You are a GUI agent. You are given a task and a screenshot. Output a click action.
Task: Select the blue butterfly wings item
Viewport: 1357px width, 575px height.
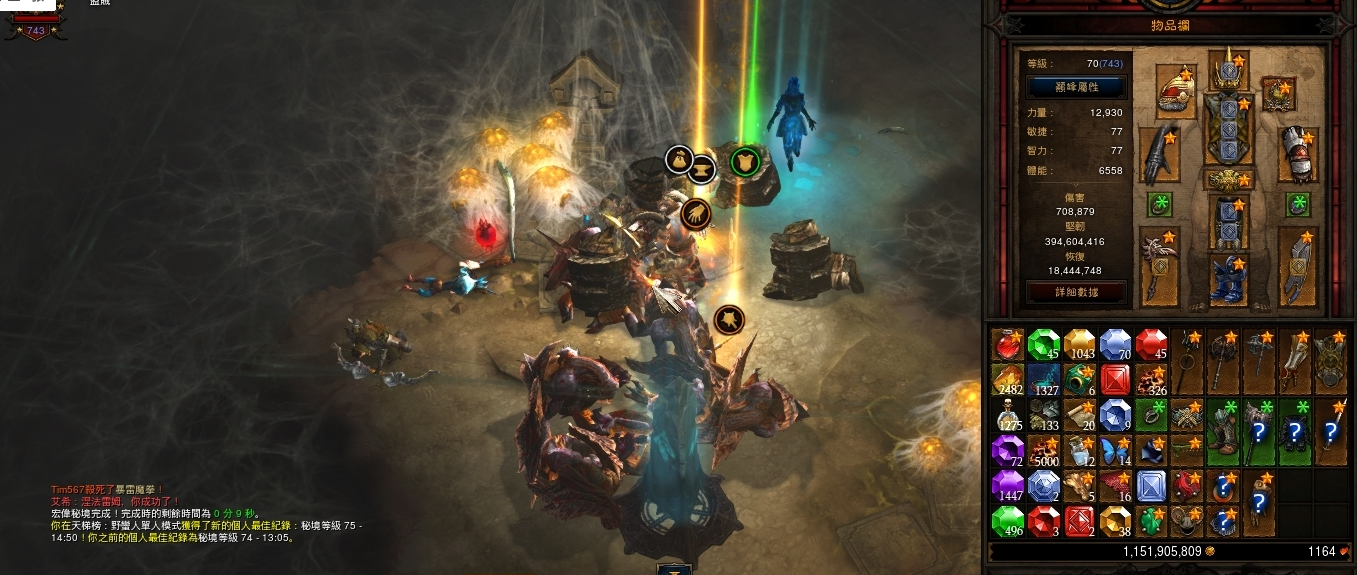pyautogui.click(x=1115, y=451)
